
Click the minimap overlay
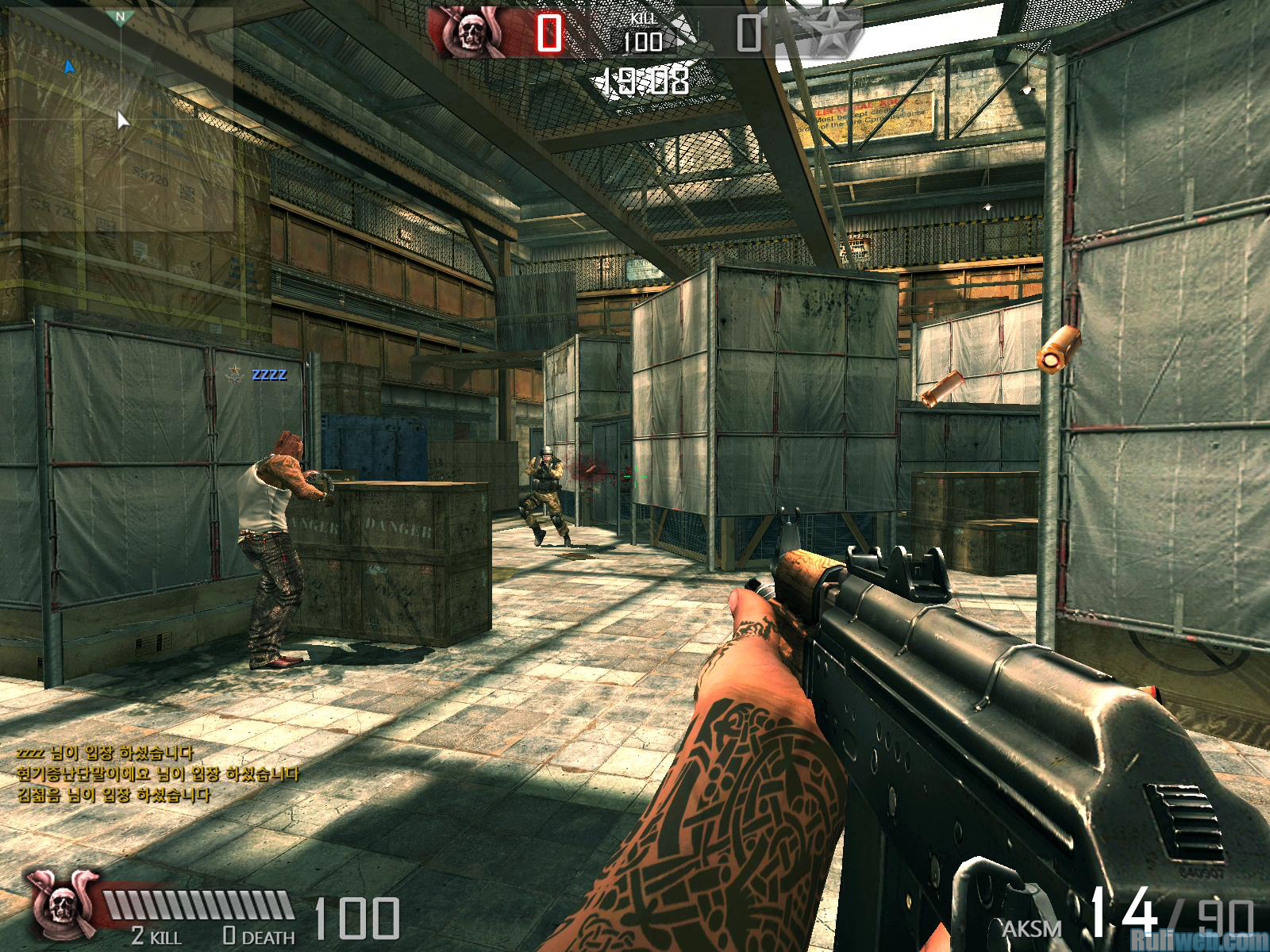[x=117, y=119]
